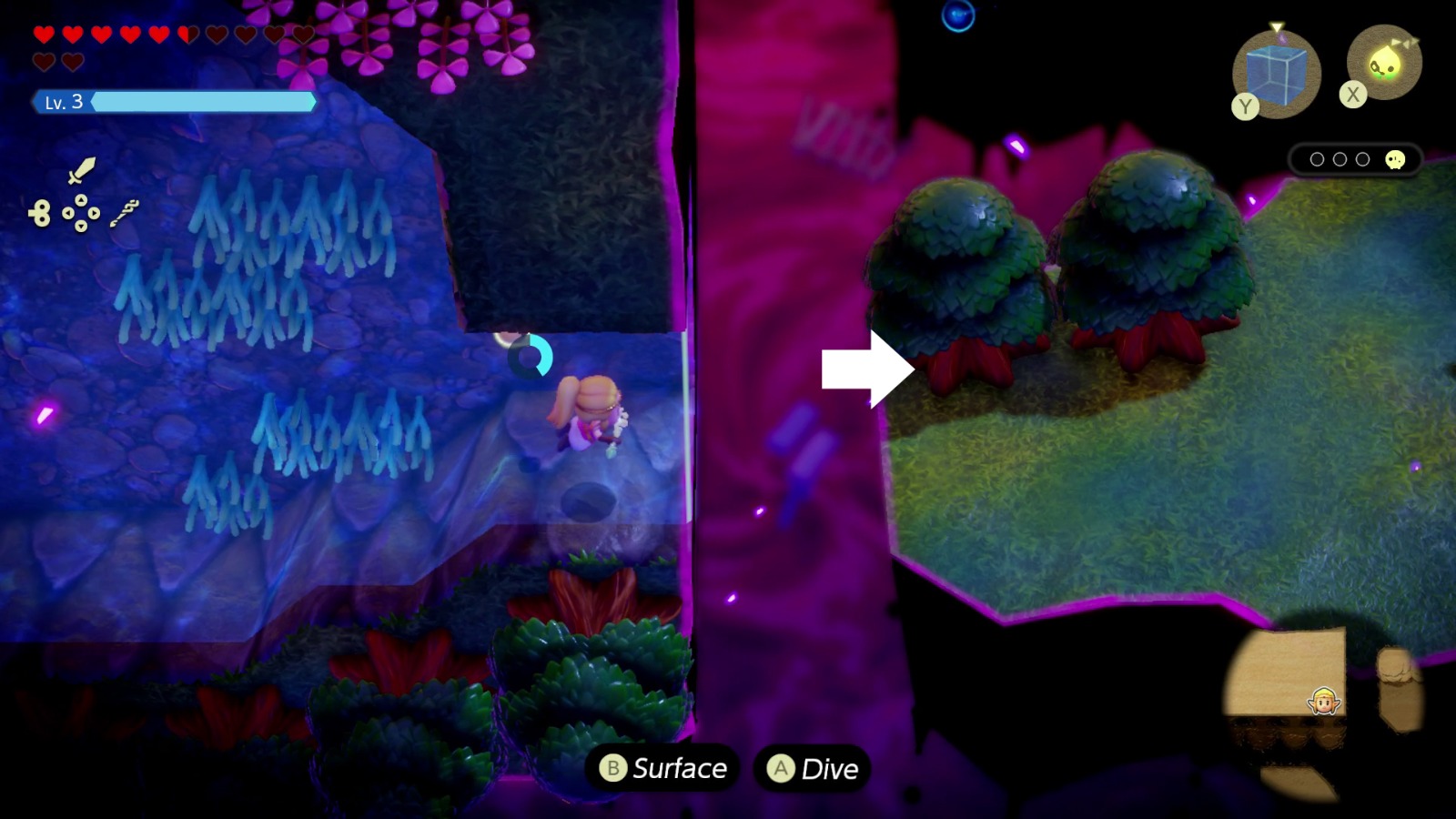
Task: Click the half-filled sixth heart
Action: 188,33
